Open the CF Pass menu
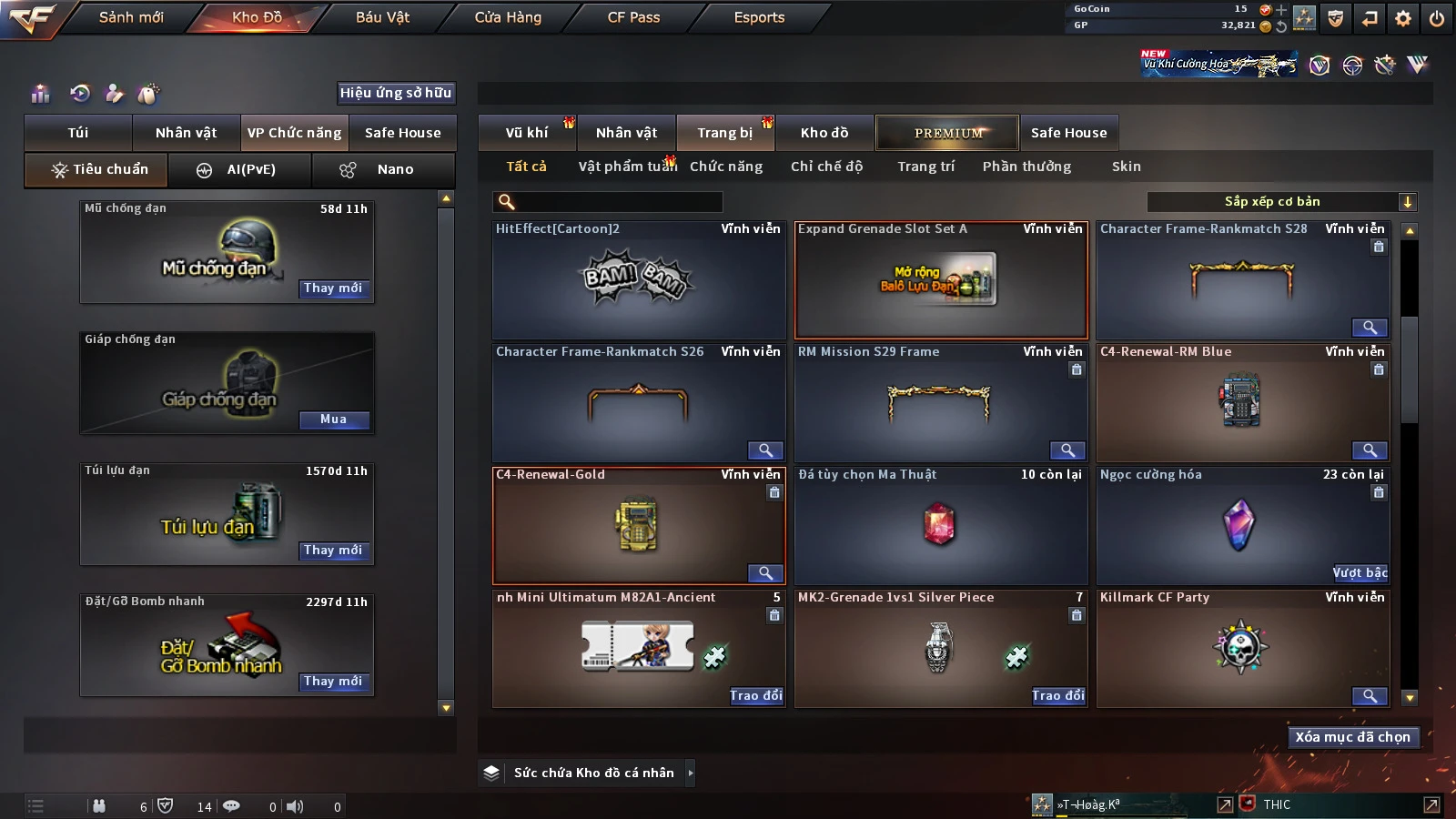 (633, 17)
